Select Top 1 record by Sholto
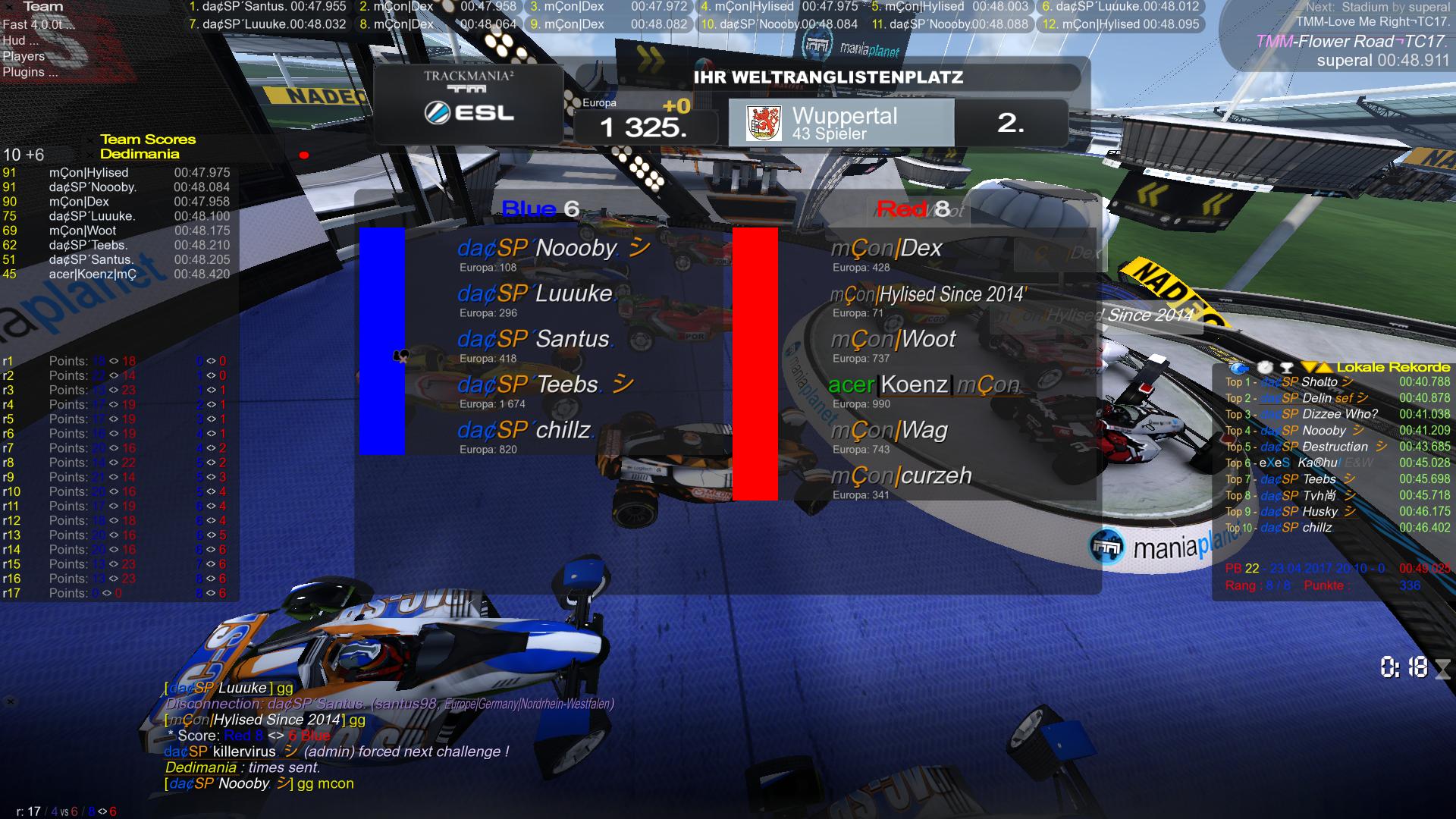The height and width of the screenshot is (819, 1456). click(x=1319, y=382)
